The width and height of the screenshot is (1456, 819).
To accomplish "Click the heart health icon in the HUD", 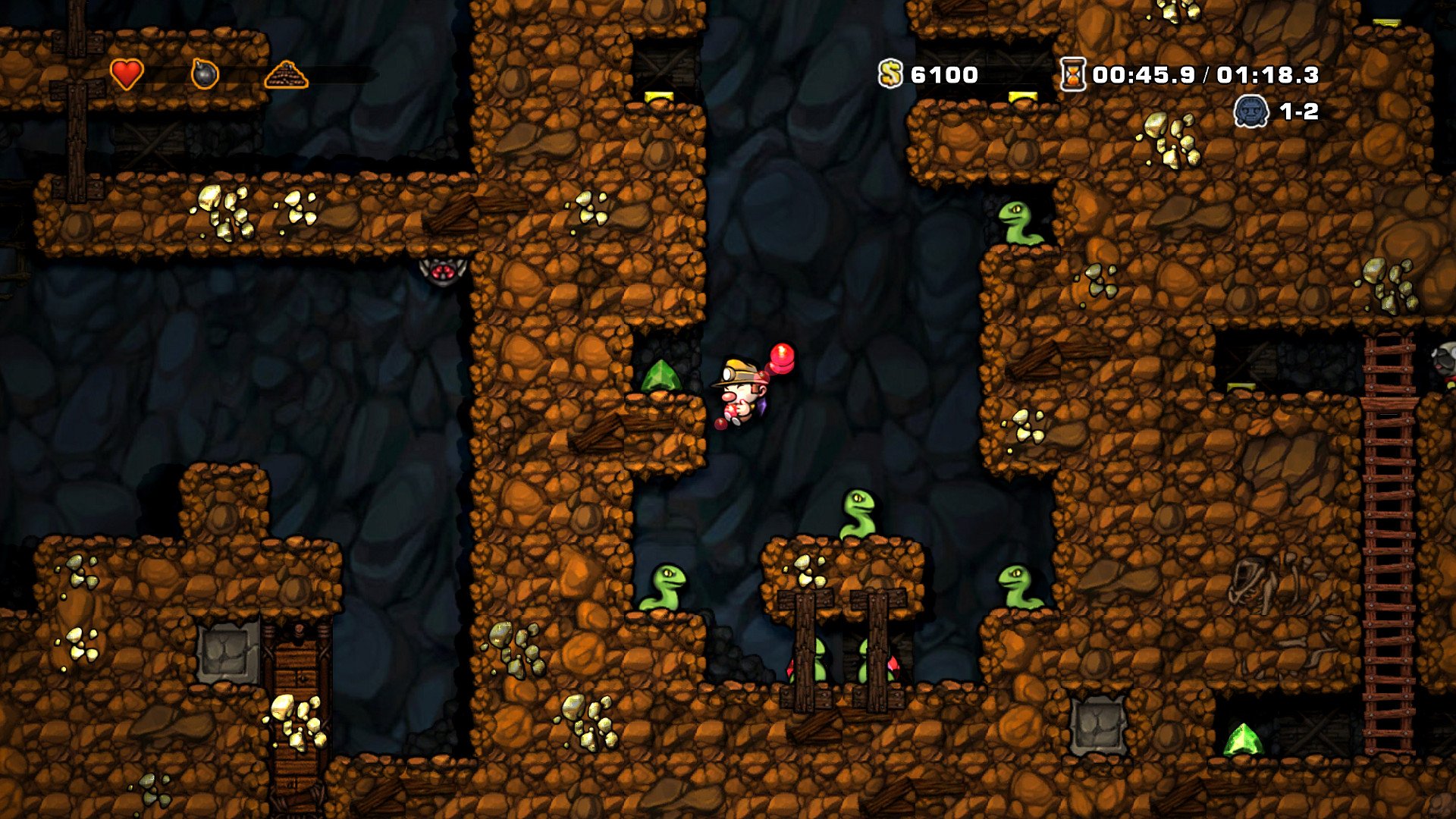I will [126, 72].
